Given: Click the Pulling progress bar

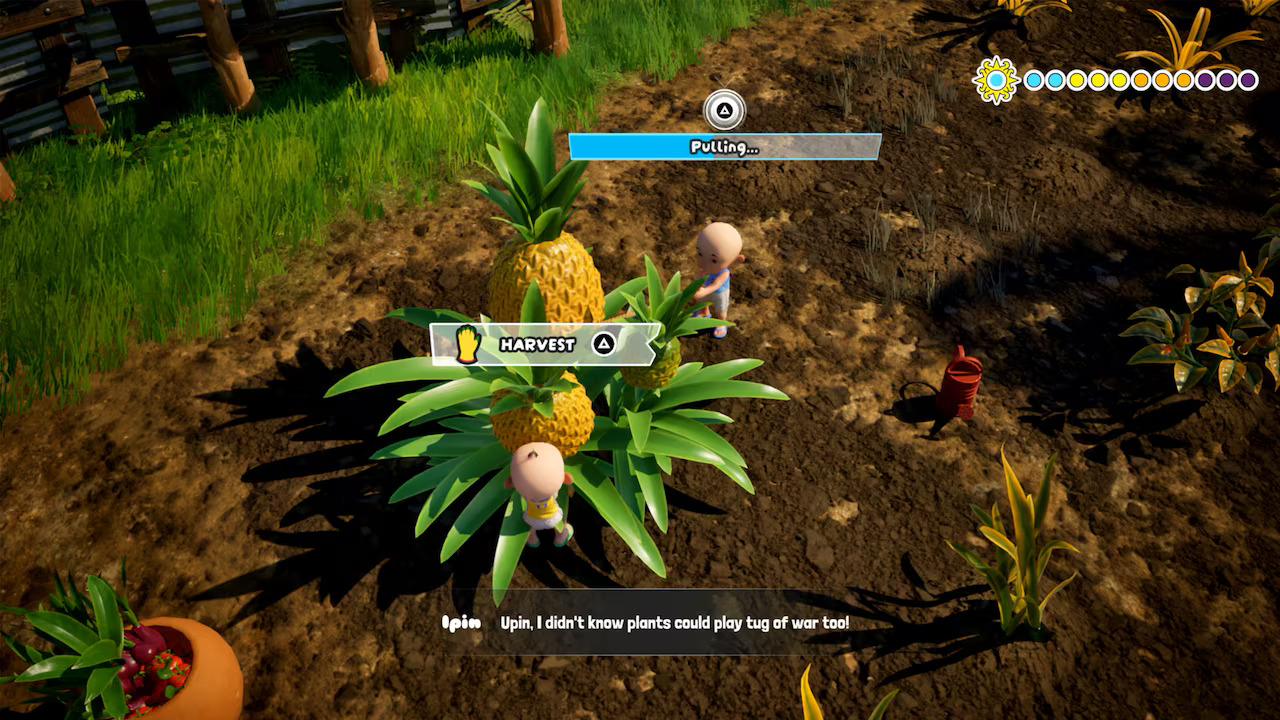Looking at the screenshot, I should 724,147.
